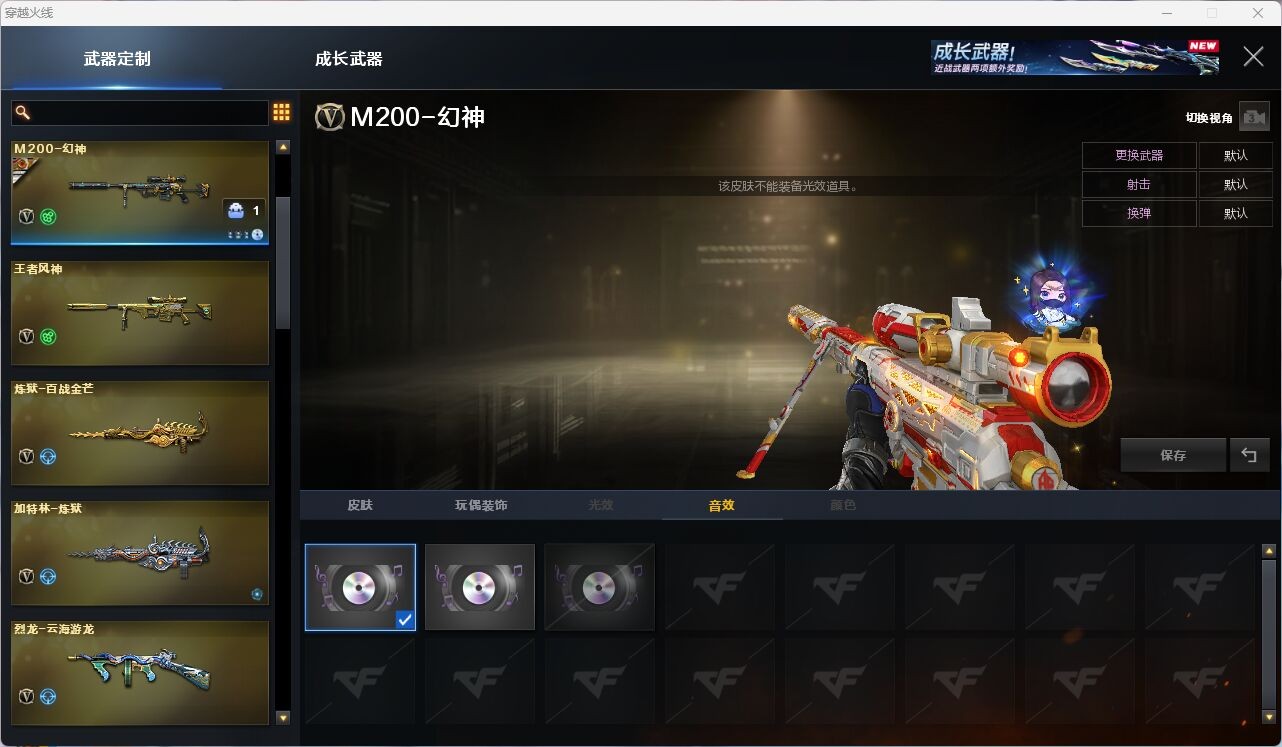Toggle the orange grid view icon

tap(281, 112)
